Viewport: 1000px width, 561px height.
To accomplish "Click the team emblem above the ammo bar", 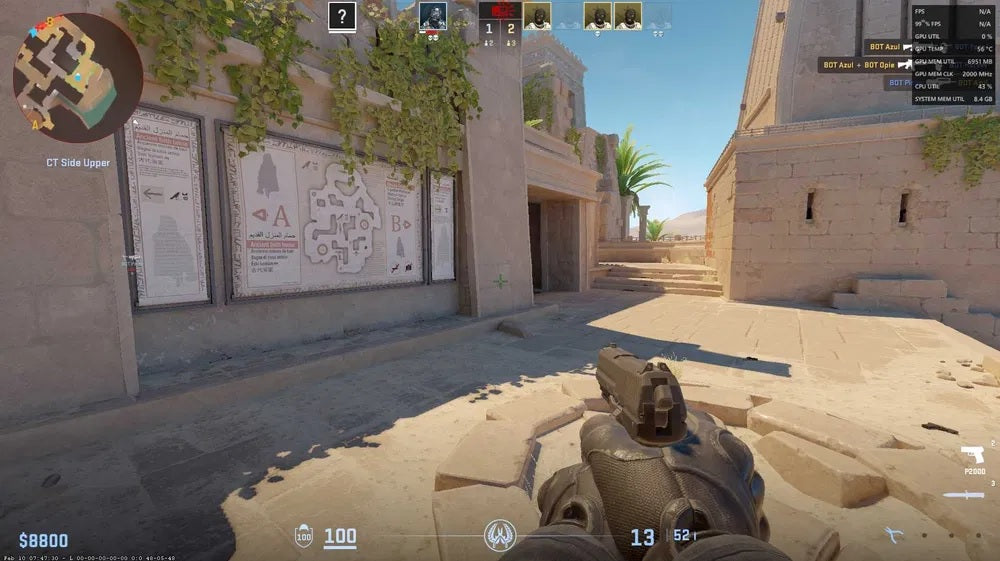I will click(x=499, y=536).
